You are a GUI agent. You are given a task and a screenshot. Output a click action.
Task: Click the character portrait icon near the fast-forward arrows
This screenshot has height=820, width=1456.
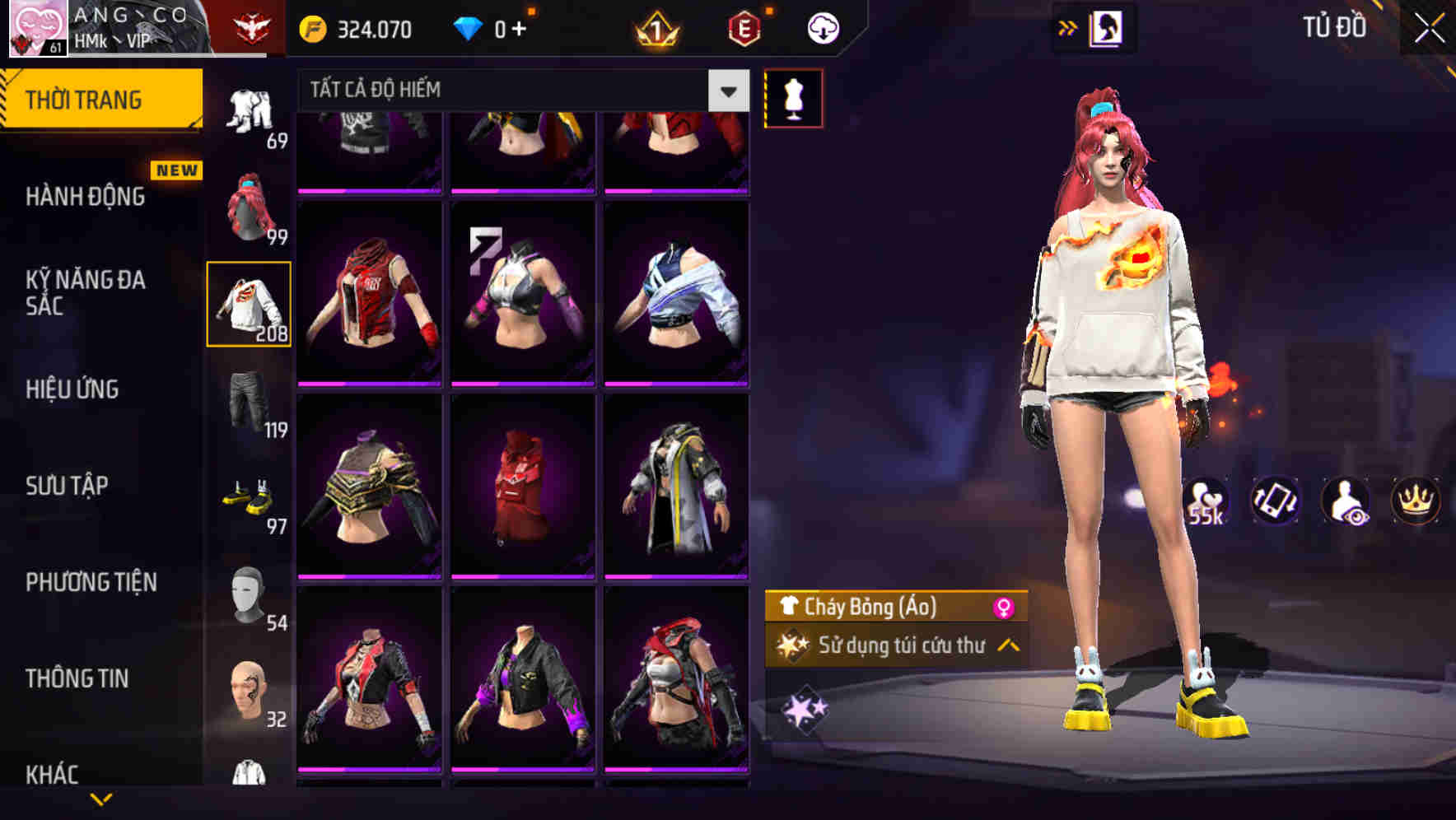(x=1107, y=27)
